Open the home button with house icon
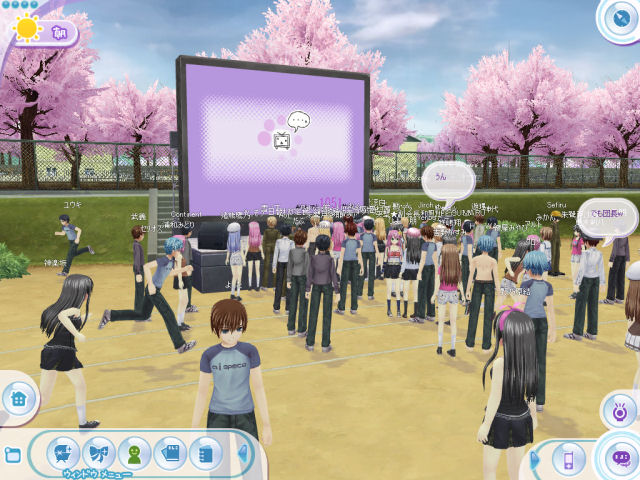Viewport: 640px width, 480px height. pyautogui.click(x=17, y=400)
